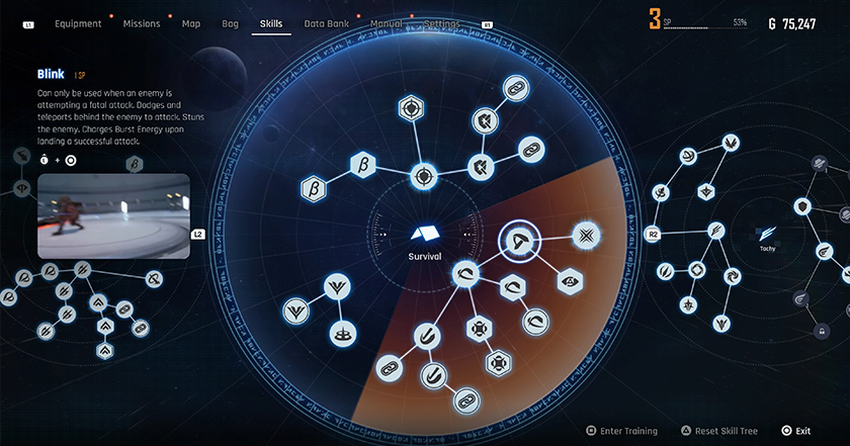
Task: Go to the Map tab
Action: 191,23
